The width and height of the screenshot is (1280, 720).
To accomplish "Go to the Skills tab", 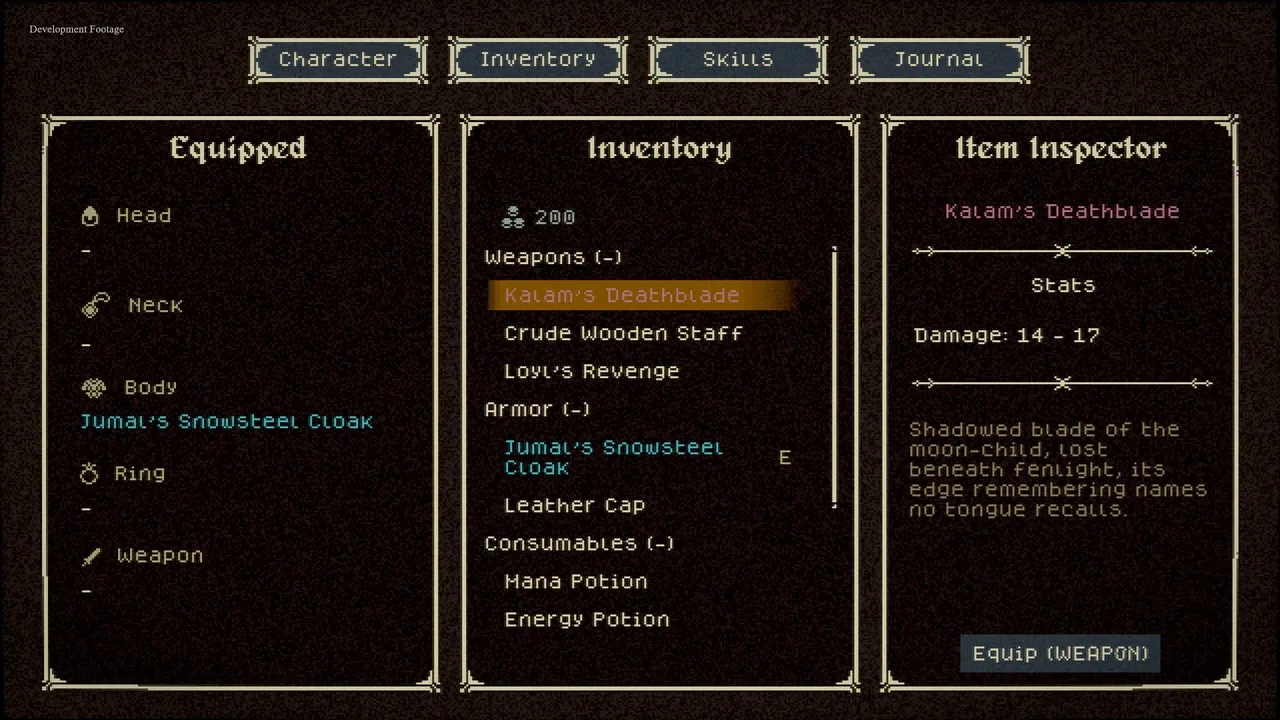I will (738, 60).
